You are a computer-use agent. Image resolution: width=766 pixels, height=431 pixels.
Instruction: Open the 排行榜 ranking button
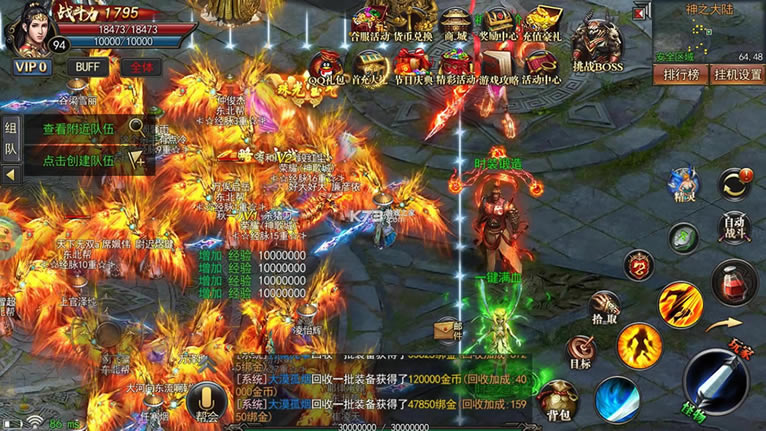click(680, 74)
